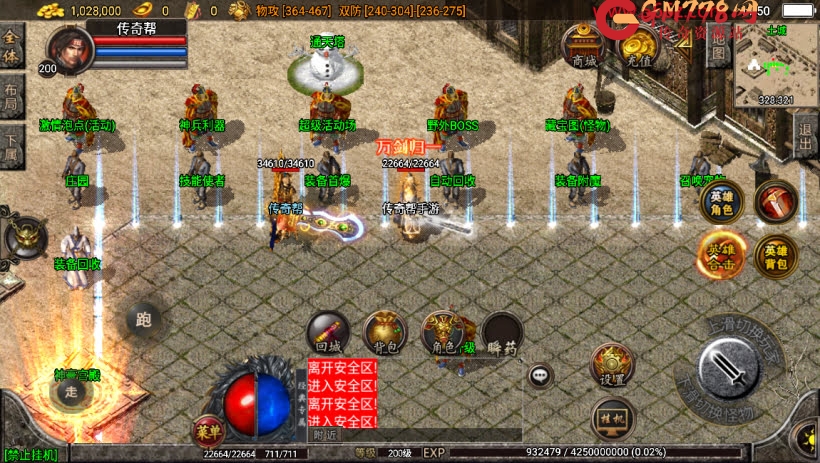Open the 背包 backpack
The width and height of the screenshot is (820, 463).
384,334
